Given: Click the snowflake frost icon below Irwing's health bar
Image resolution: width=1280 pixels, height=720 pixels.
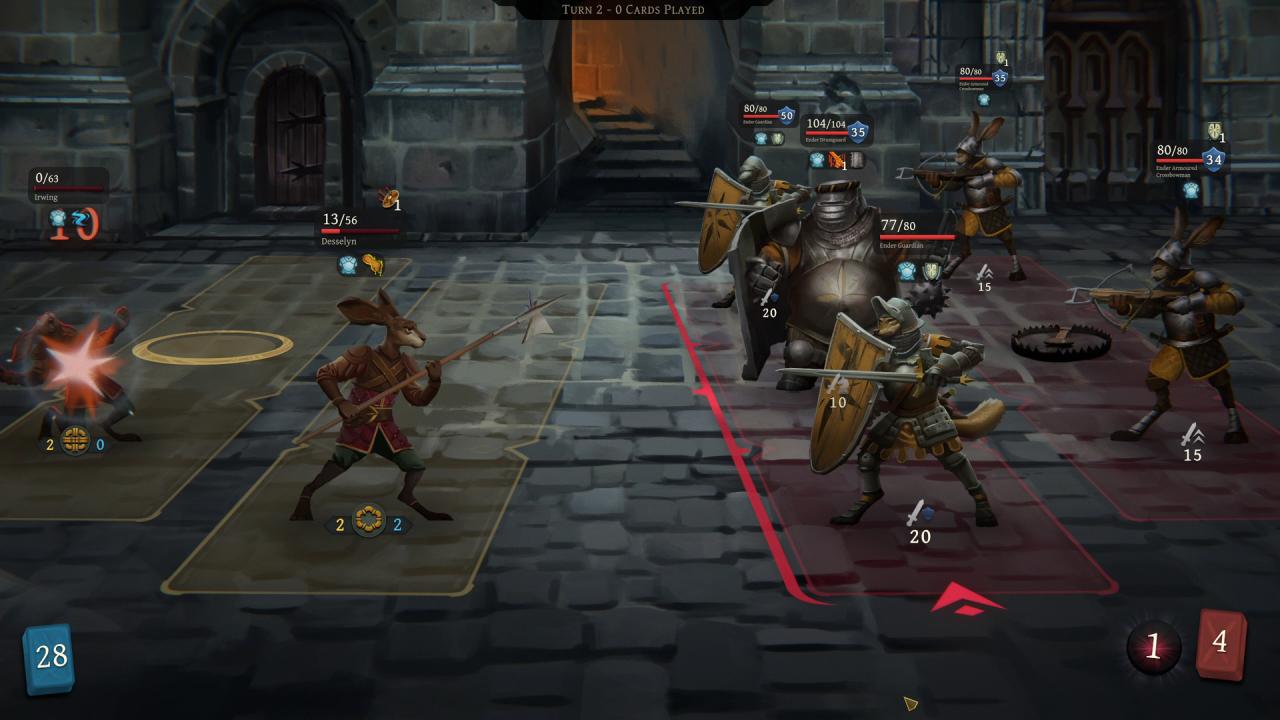Looking at the screenshot, I should 58,218.
